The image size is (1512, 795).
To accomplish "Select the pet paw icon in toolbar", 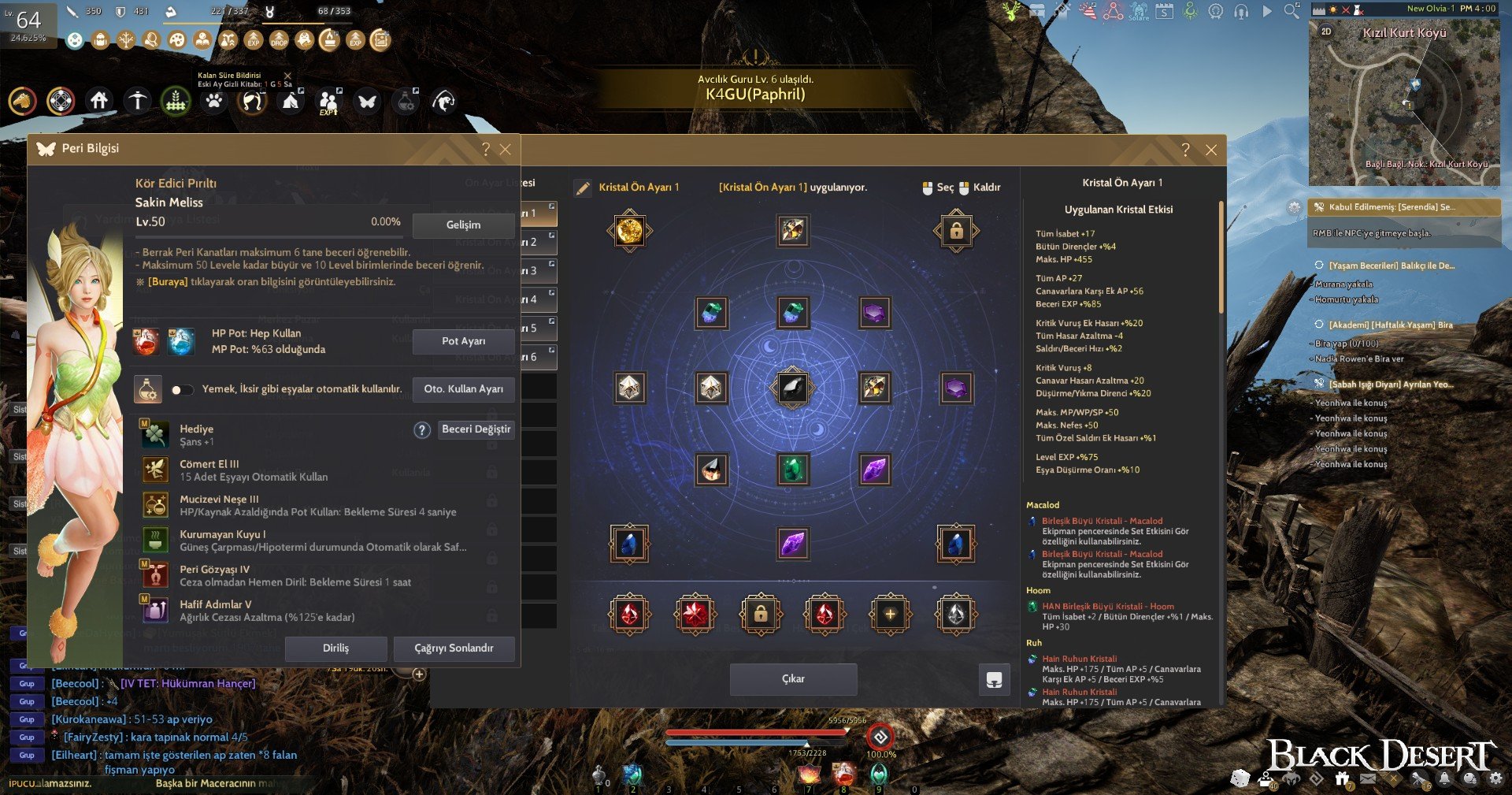I will click(213, 101).
